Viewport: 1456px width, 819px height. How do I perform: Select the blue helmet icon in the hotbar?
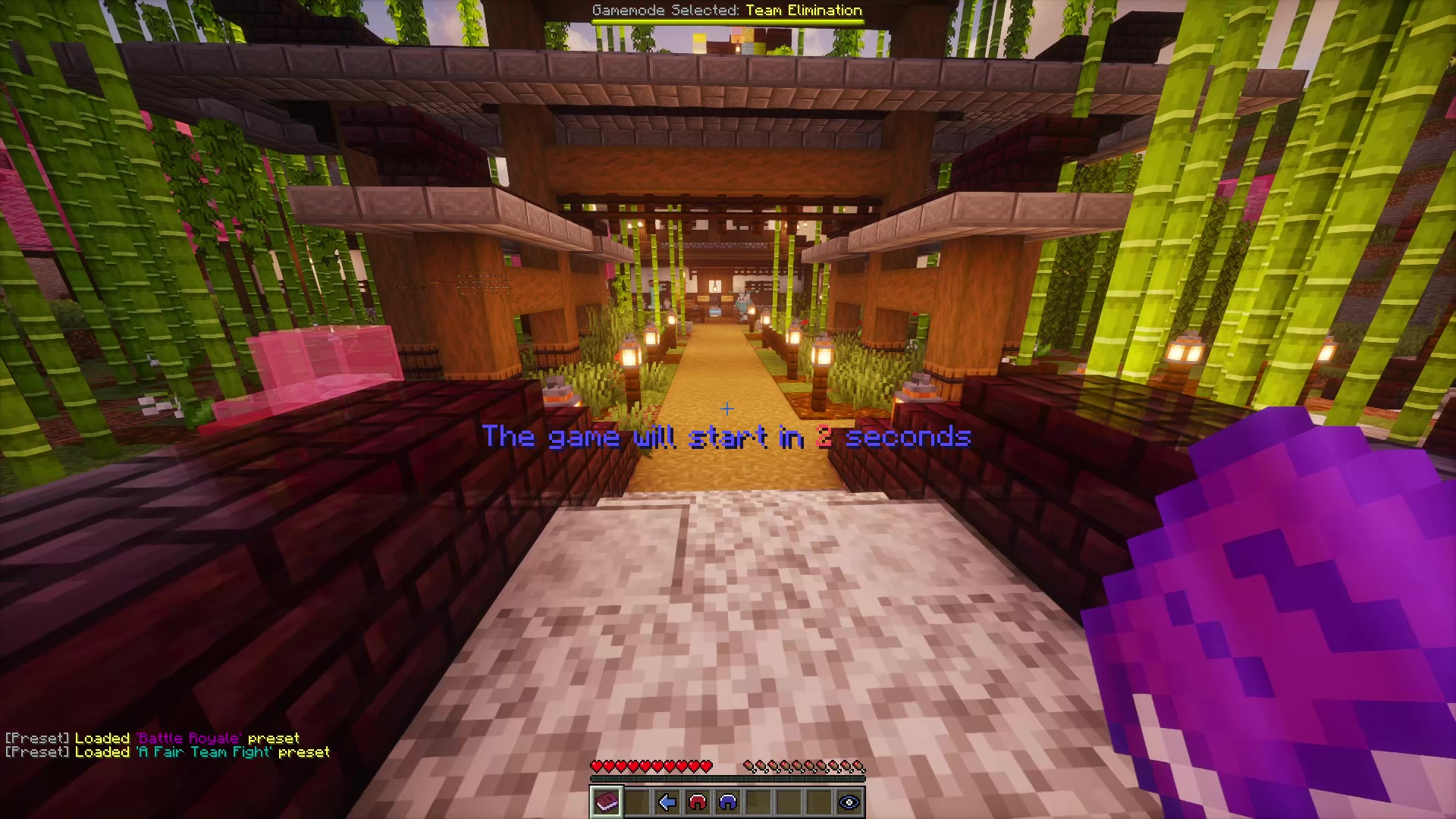(728, 802)
